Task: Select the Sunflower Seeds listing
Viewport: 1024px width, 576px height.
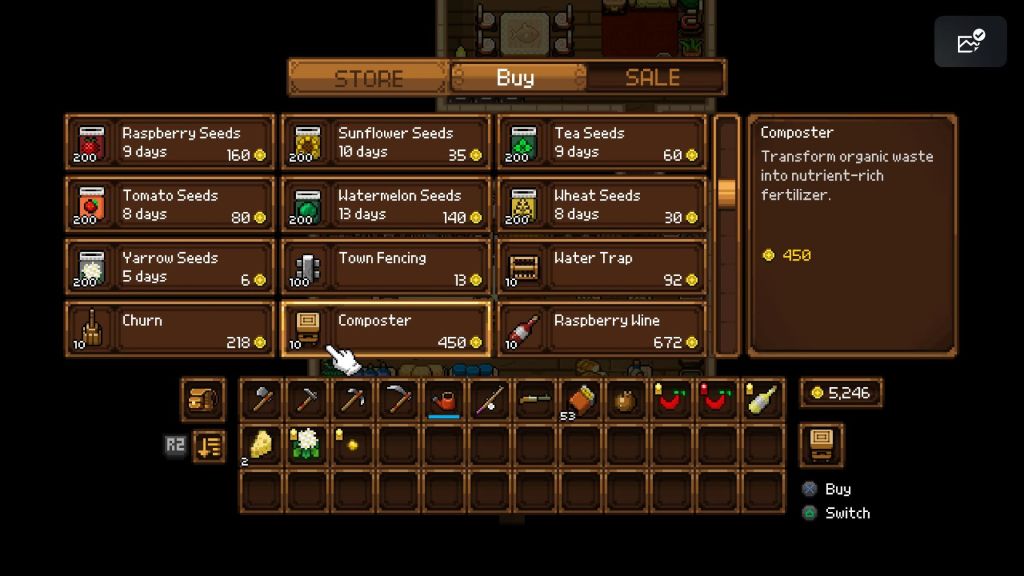Action: click(386, 143)
